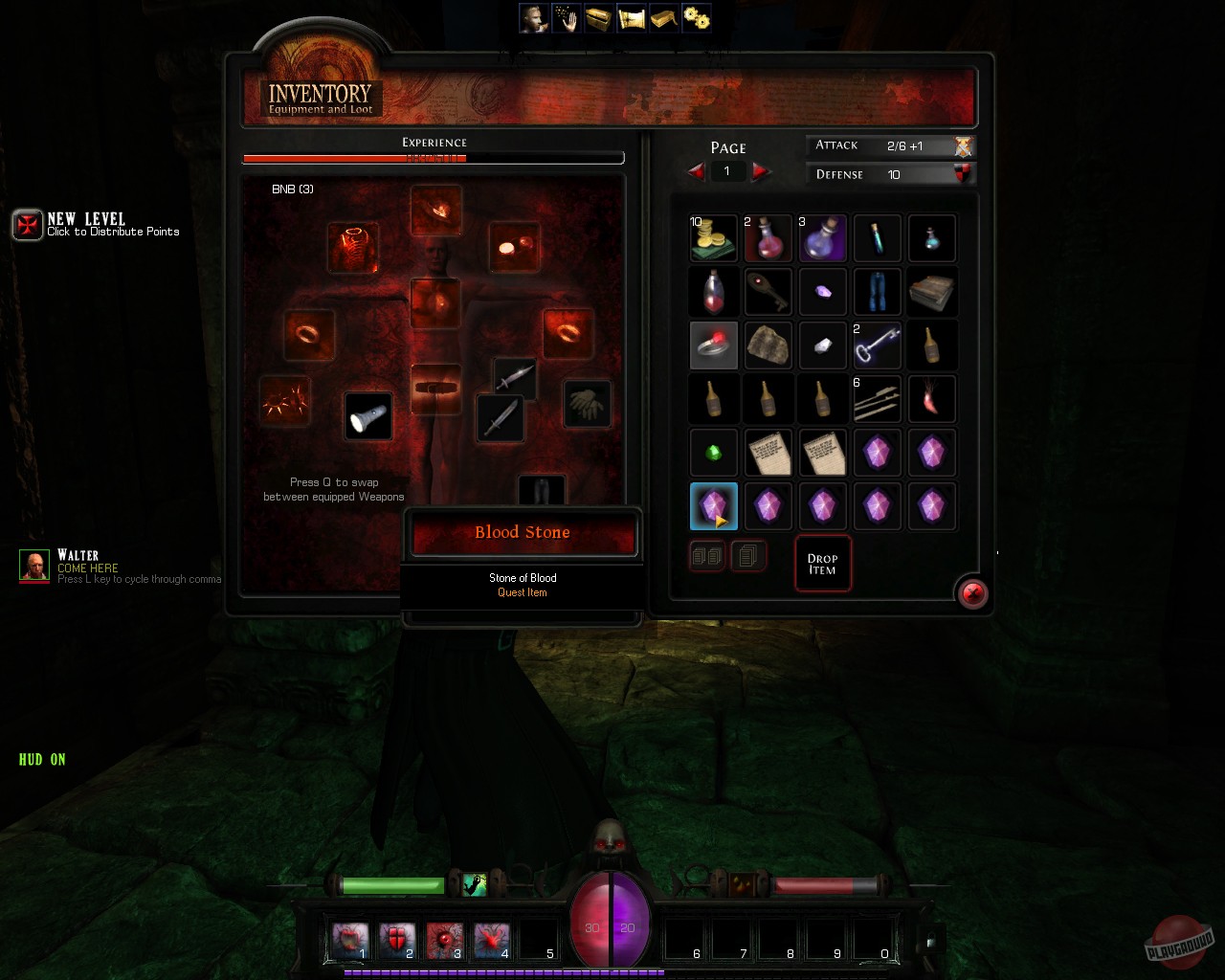Open the quest scroll icon in top toolbar

coord(631,17)
